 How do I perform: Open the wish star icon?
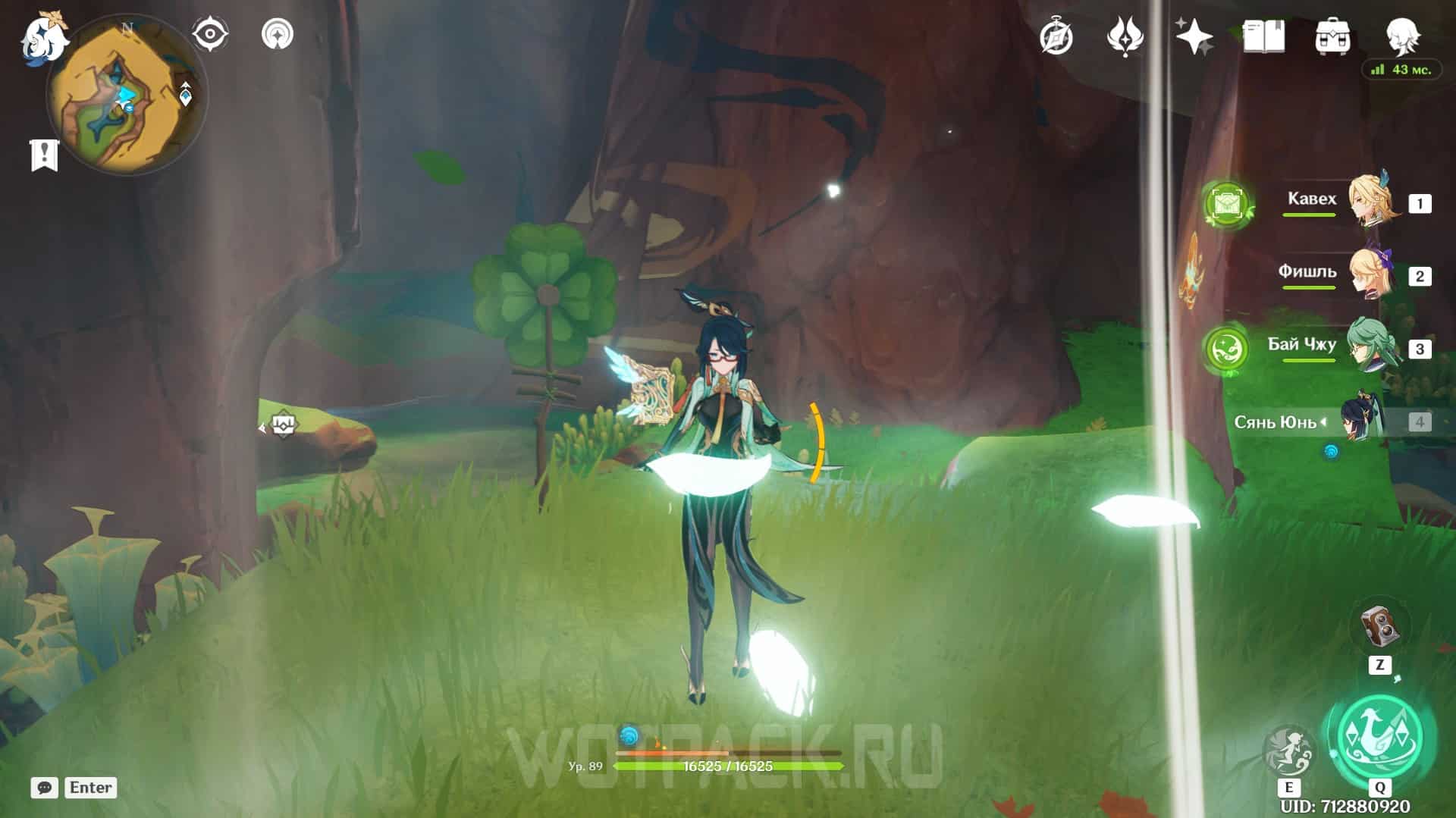tap(1194, 36)
